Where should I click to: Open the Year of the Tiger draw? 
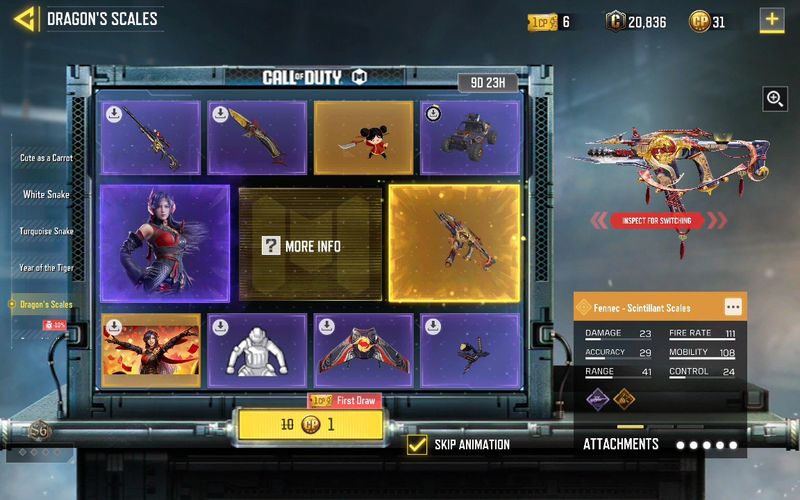[46, 267]
